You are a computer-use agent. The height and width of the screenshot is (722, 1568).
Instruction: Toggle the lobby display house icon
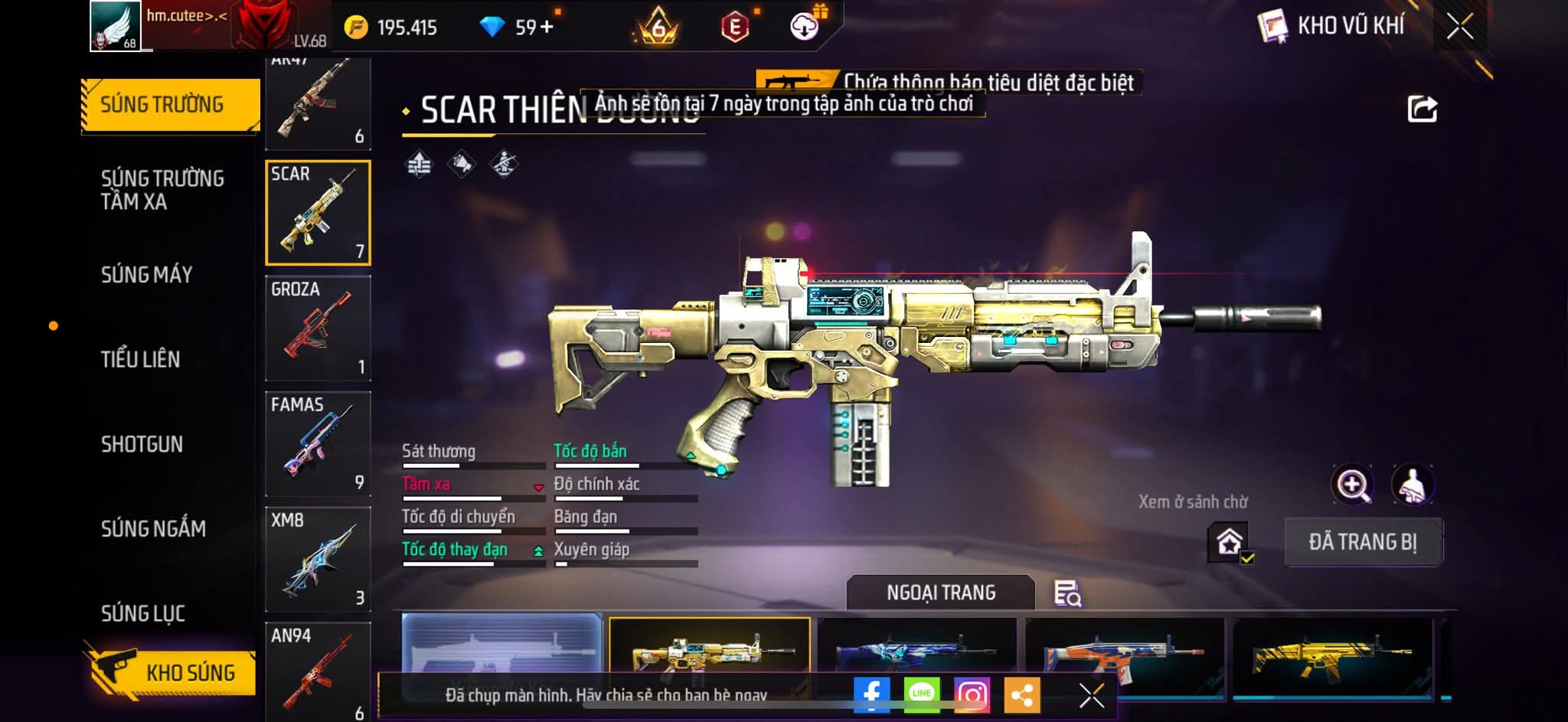point(1230,542)
